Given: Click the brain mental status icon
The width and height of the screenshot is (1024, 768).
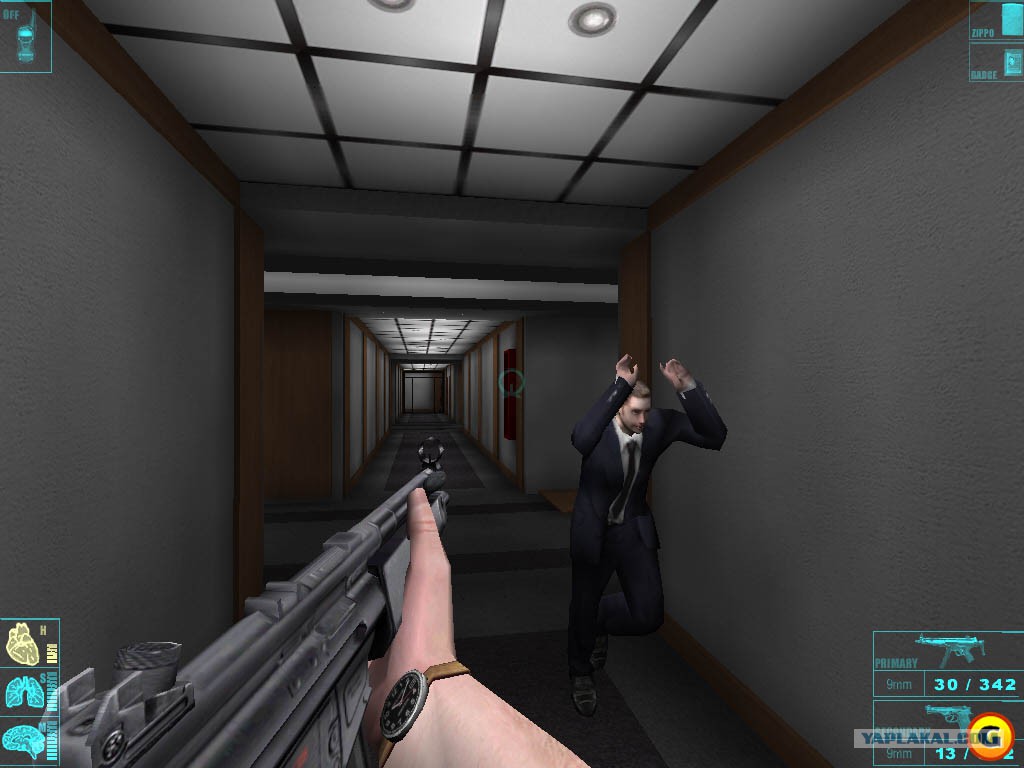Looking at the screenshot, I should coord(22,737).
